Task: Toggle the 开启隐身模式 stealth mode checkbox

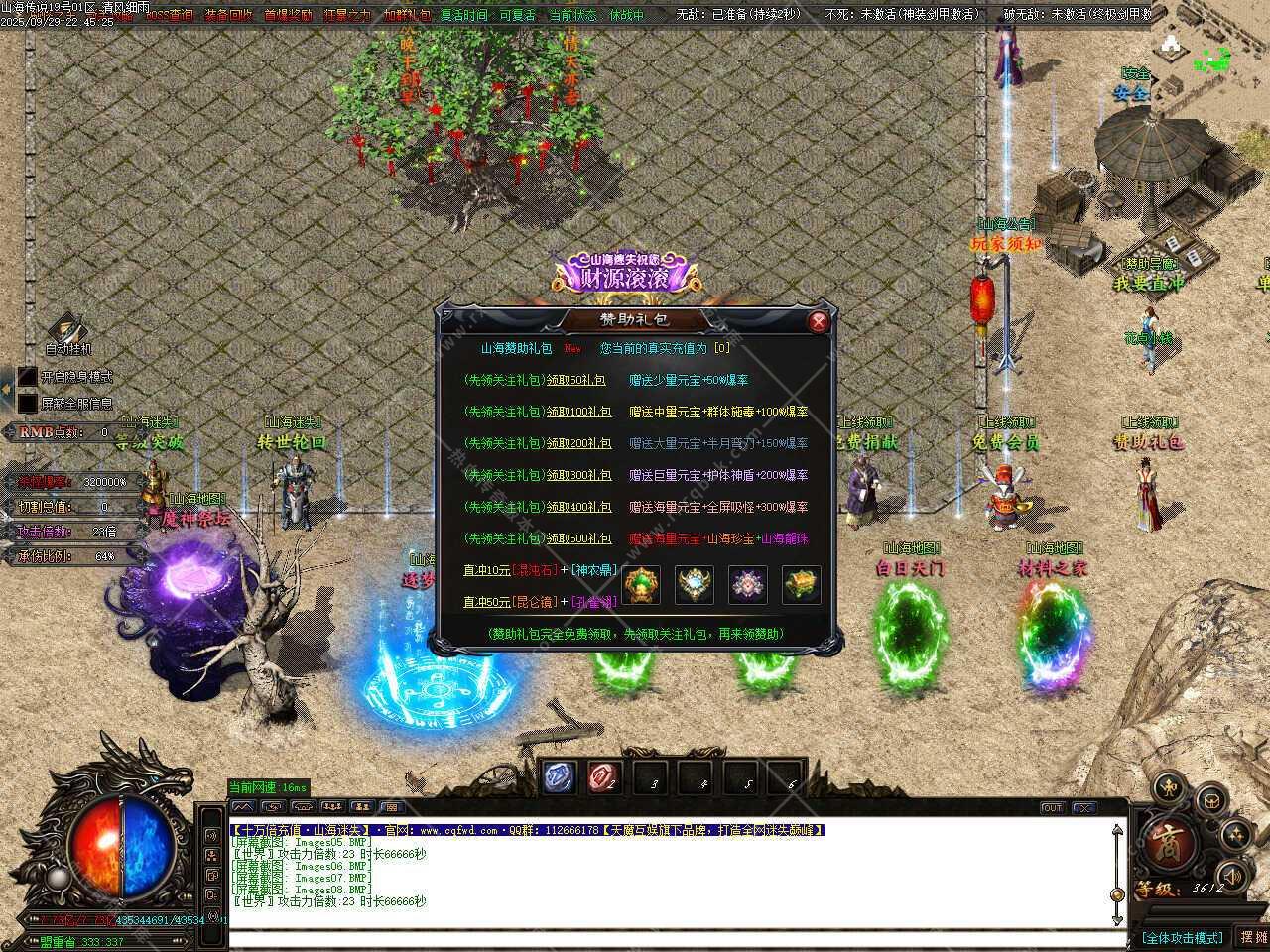Action: tap(28, 377)
